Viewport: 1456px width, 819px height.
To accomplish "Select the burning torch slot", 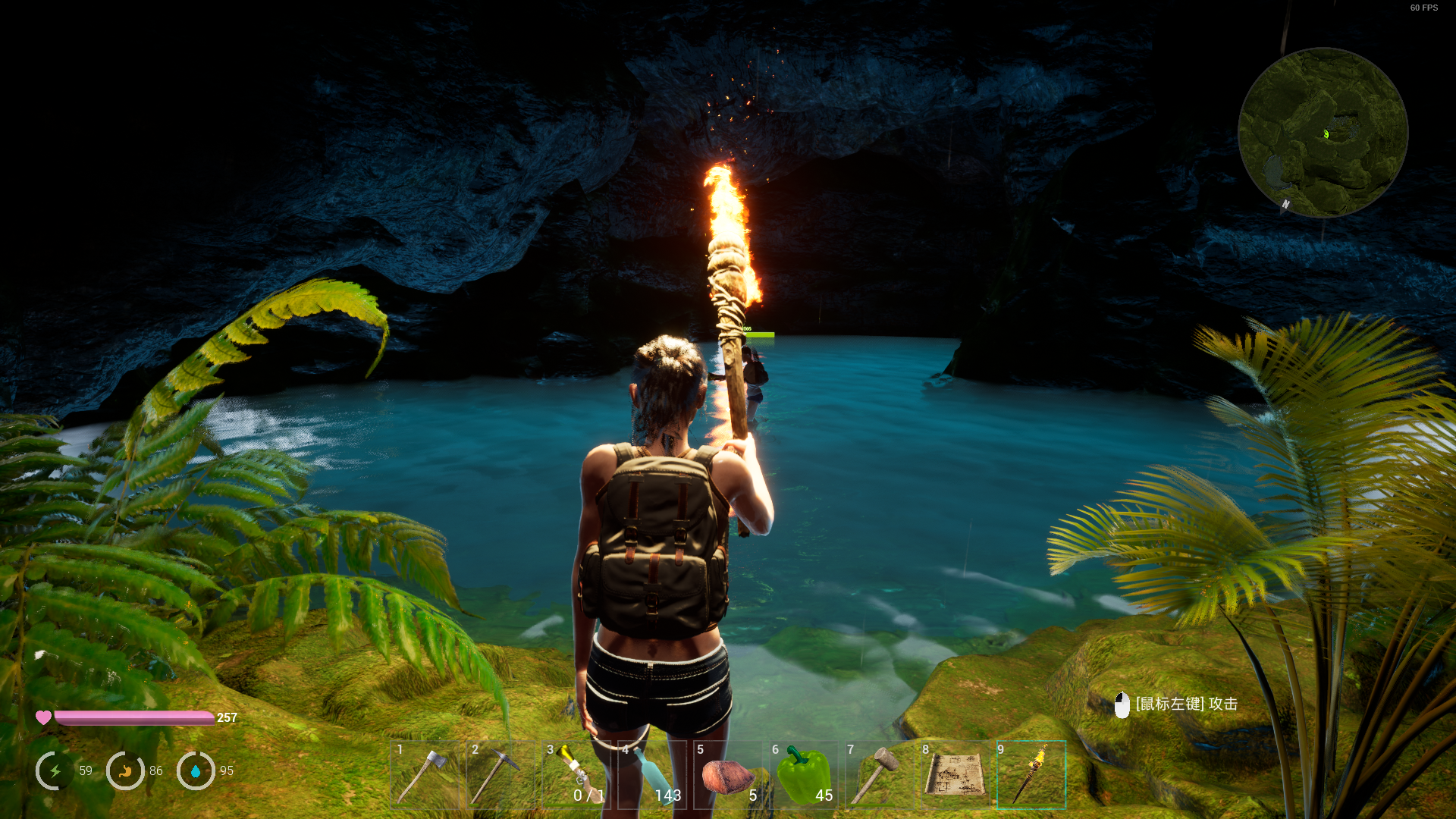I will [1031, 775].
